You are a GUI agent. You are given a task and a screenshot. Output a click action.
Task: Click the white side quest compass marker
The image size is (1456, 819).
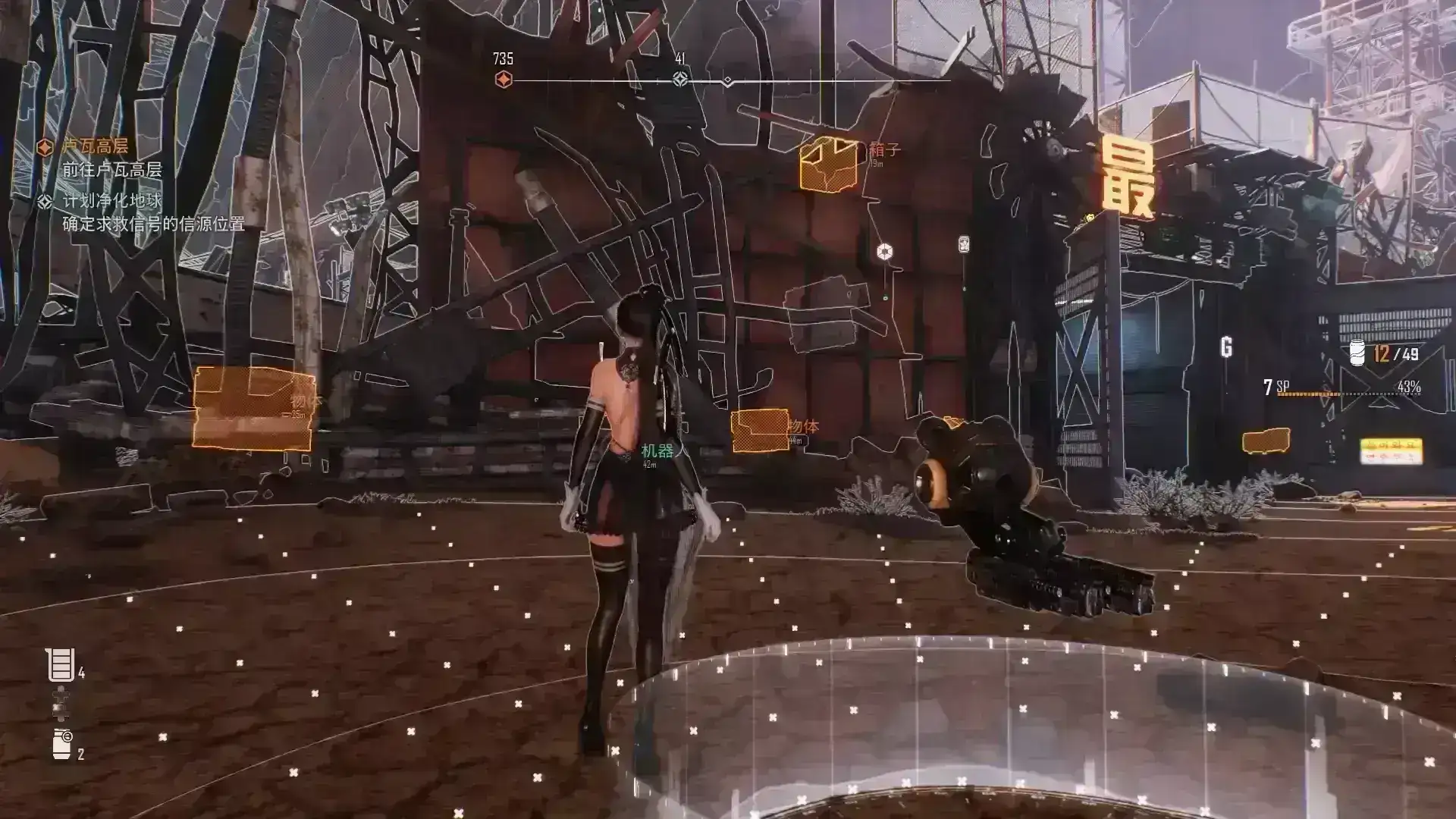tap(680, 79)
